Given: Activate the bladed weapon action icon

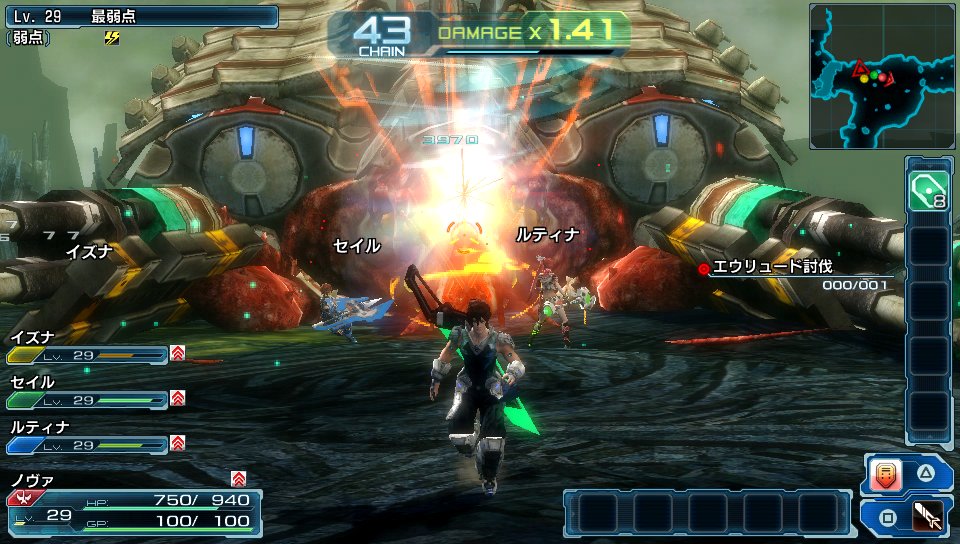Looking at the screenshot, I should (927, 516).
